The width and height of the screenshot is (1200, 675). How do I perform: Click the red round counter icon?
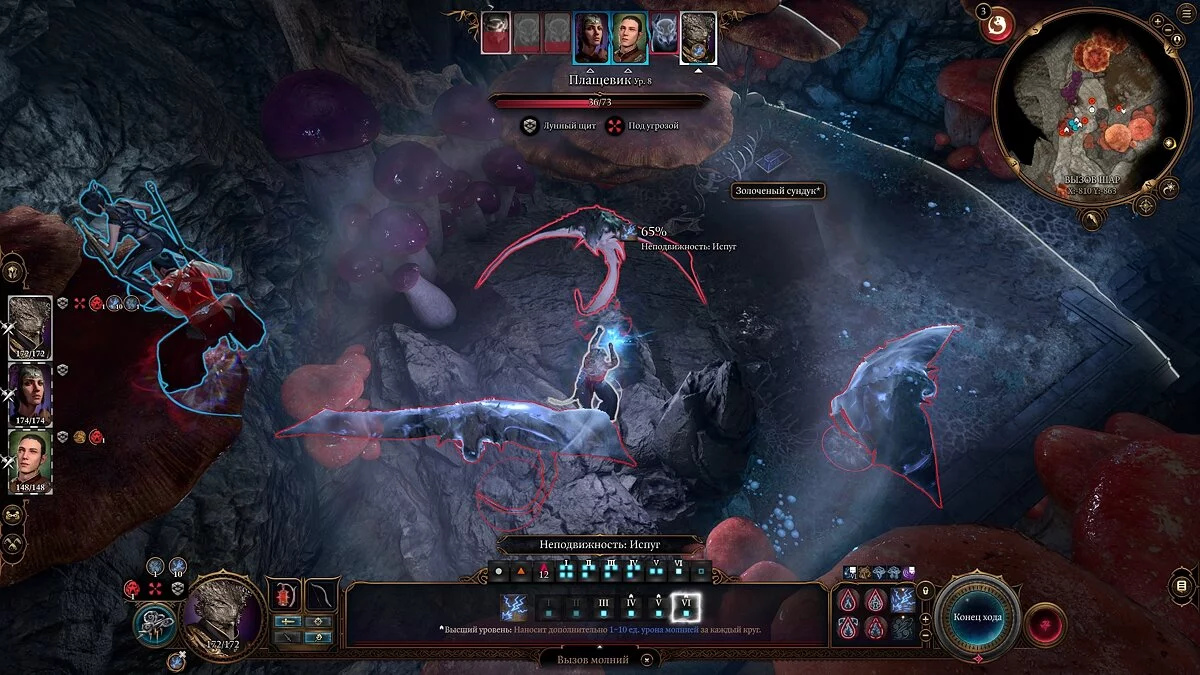[x=998, y=27]
